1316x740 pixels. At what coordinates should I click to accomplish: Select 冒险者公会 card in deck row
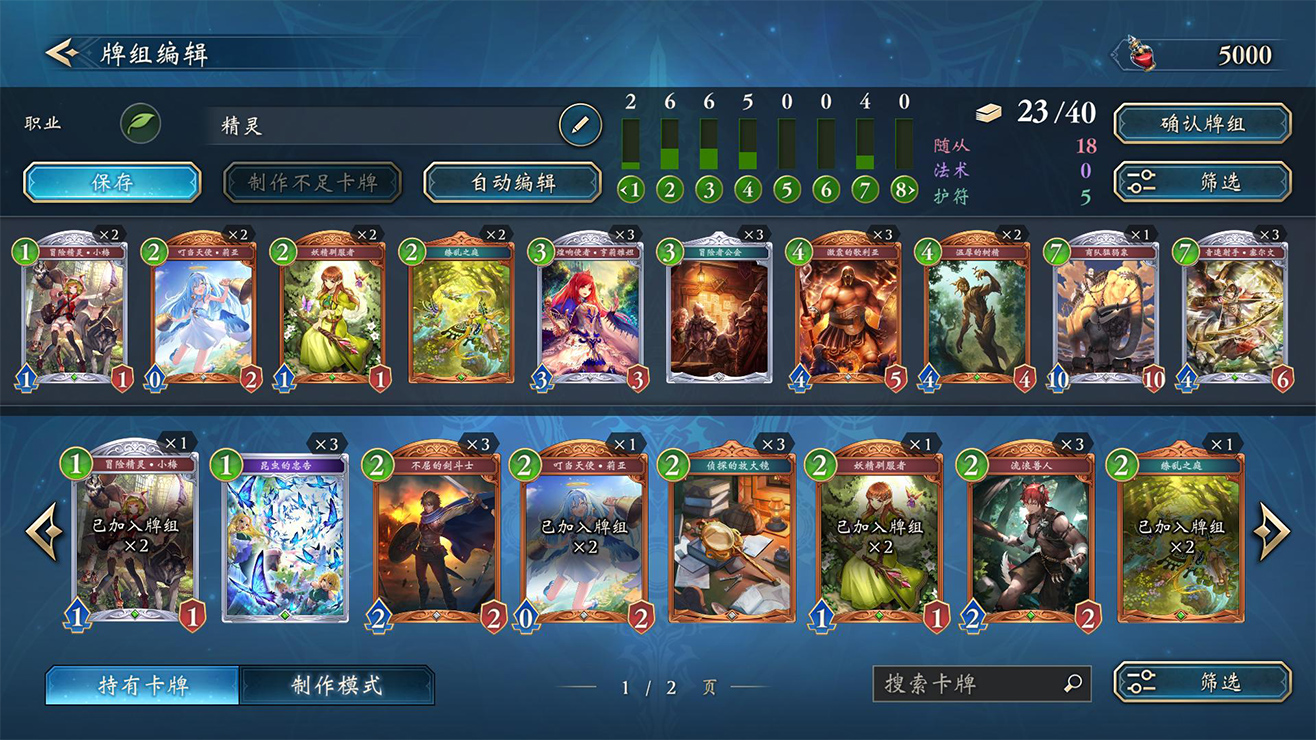(720, 312)
